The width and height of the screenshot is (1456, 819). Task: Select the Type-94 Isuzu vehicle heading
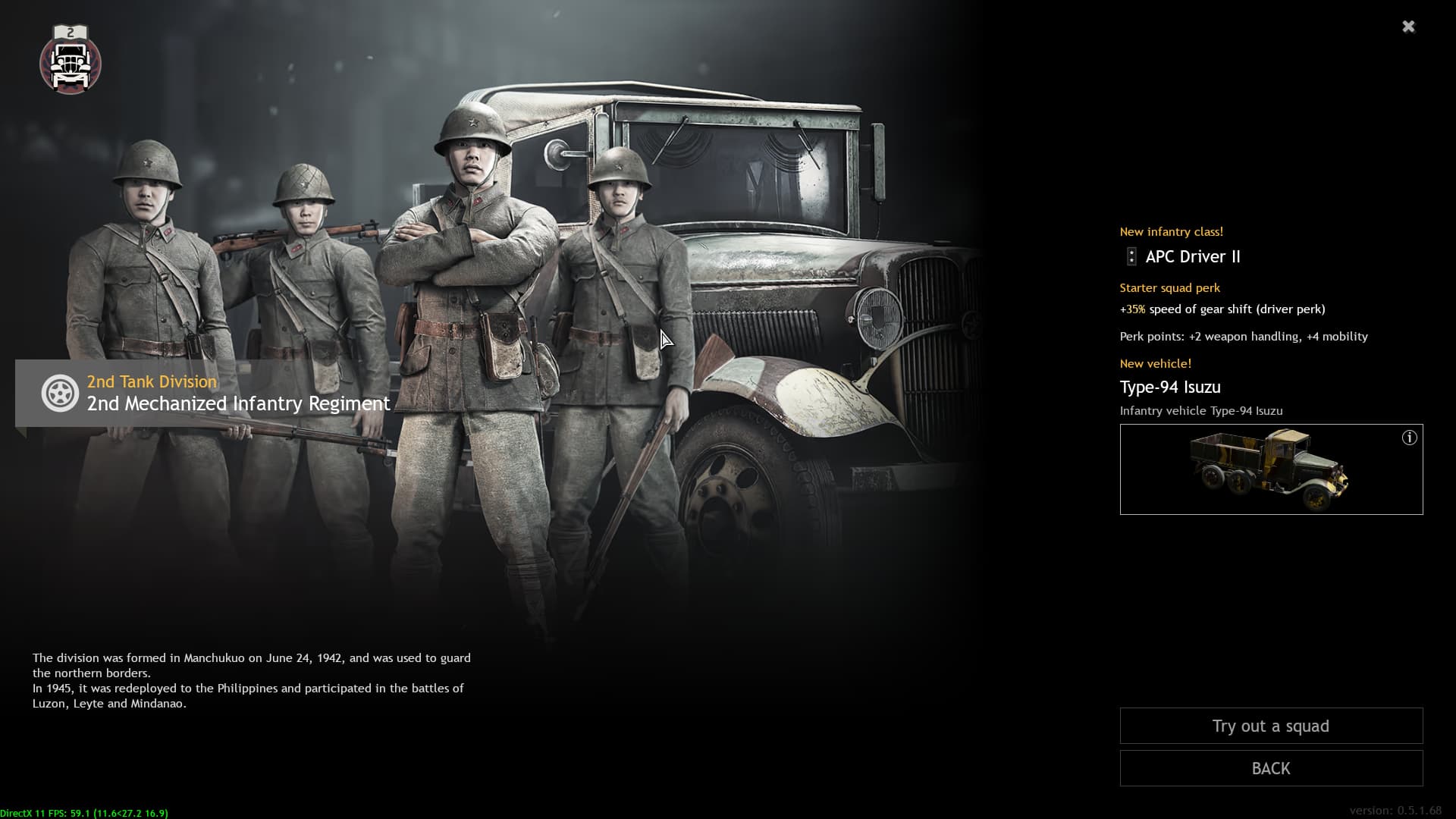click(1171, 387)
